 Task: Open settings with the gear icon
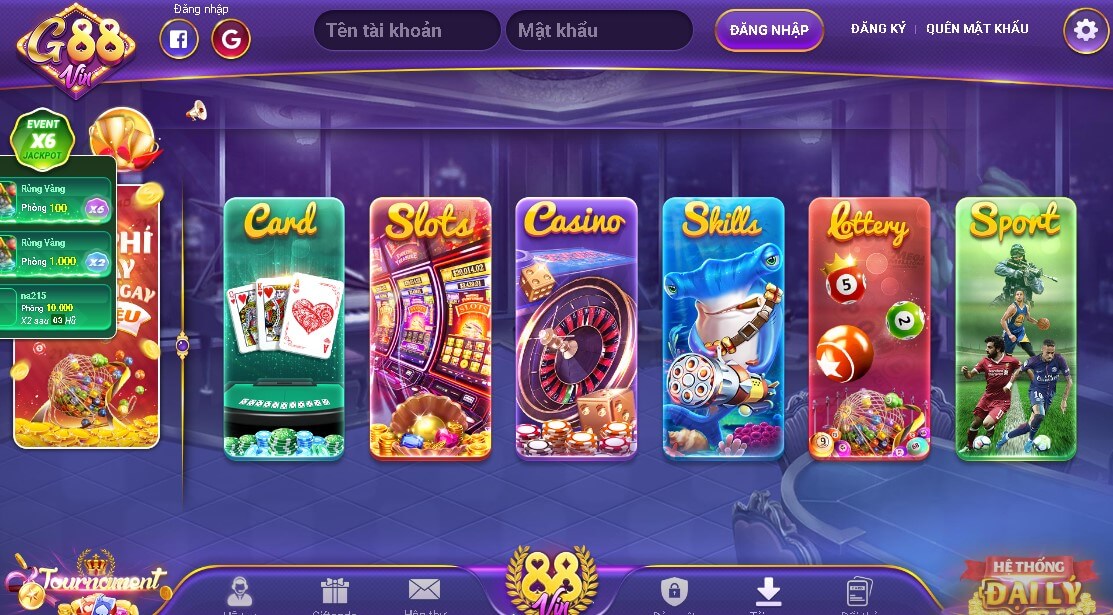click(1085, 31)
